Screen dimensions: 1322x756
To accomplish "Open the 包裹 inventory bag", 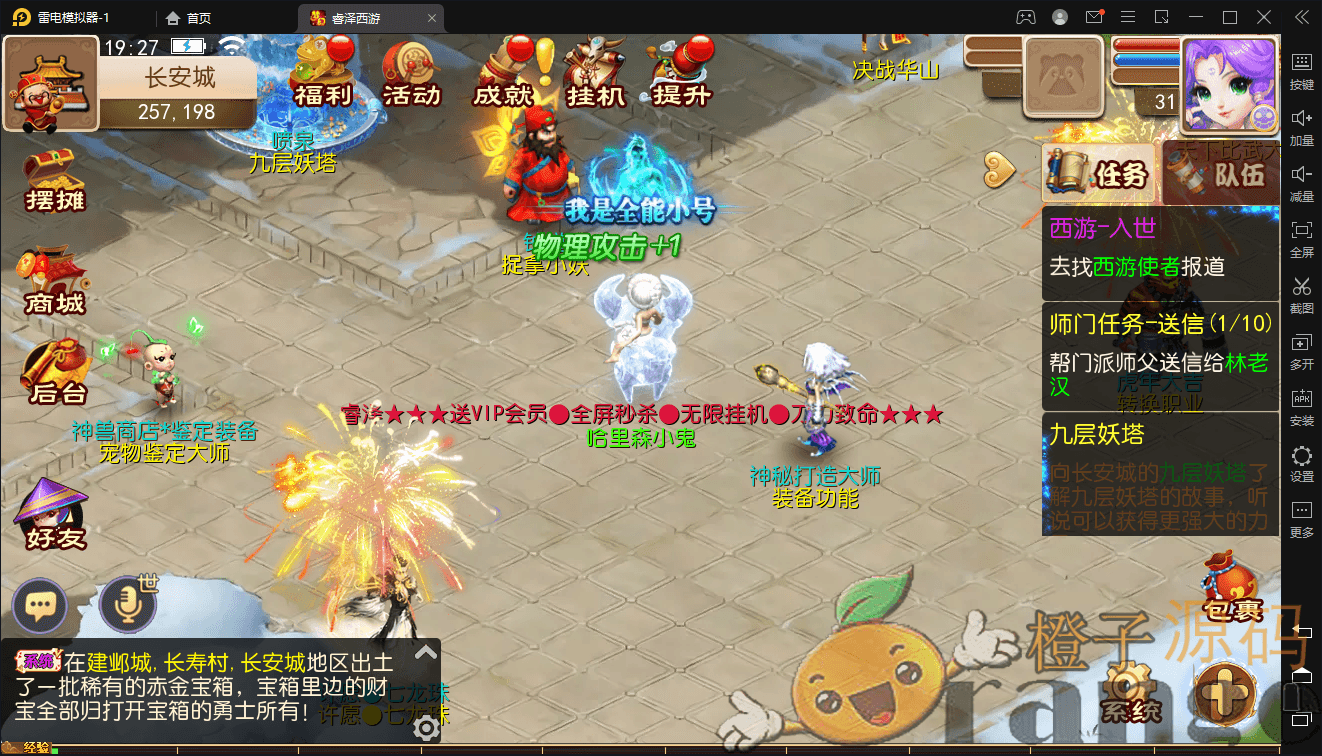I will 1227,590.
